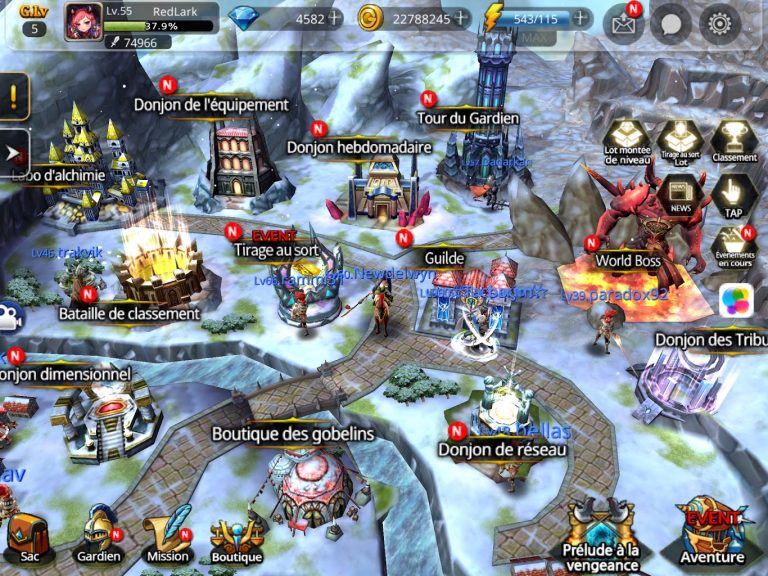Open the chat speech bubble

click(x=671, y=25)
